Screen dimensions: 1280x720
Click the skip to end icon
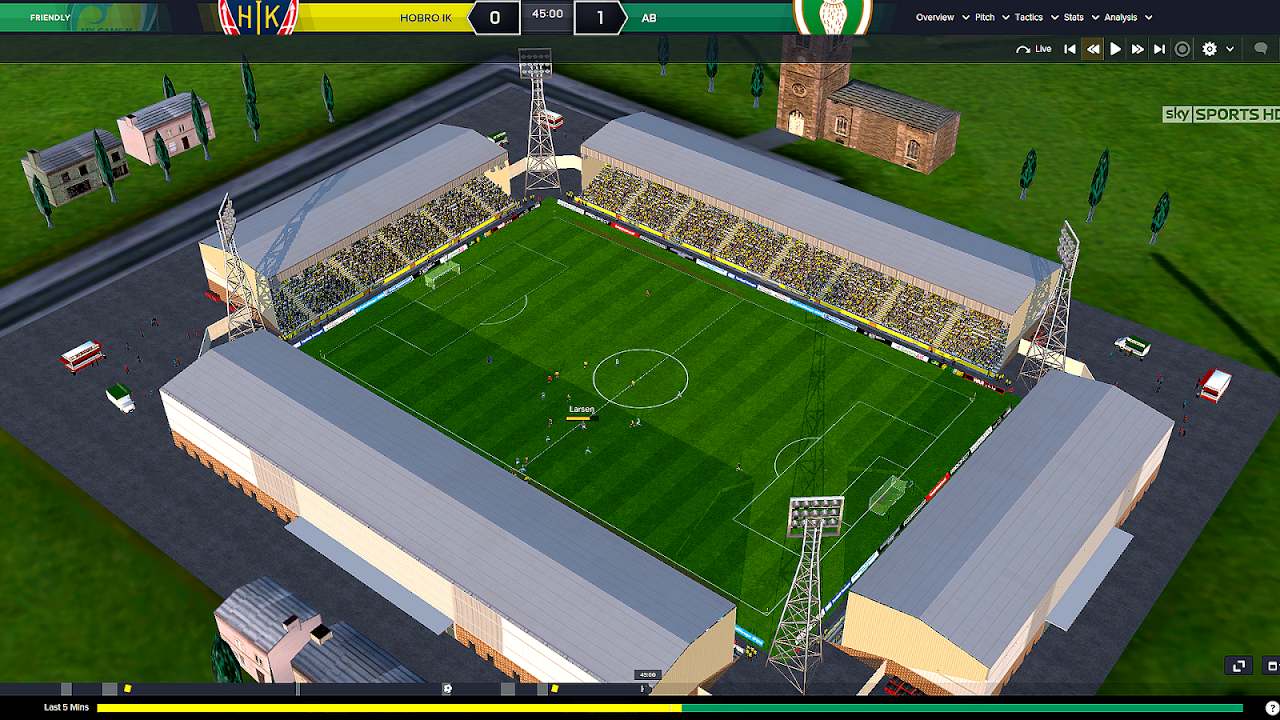(x=1160, y=48)
